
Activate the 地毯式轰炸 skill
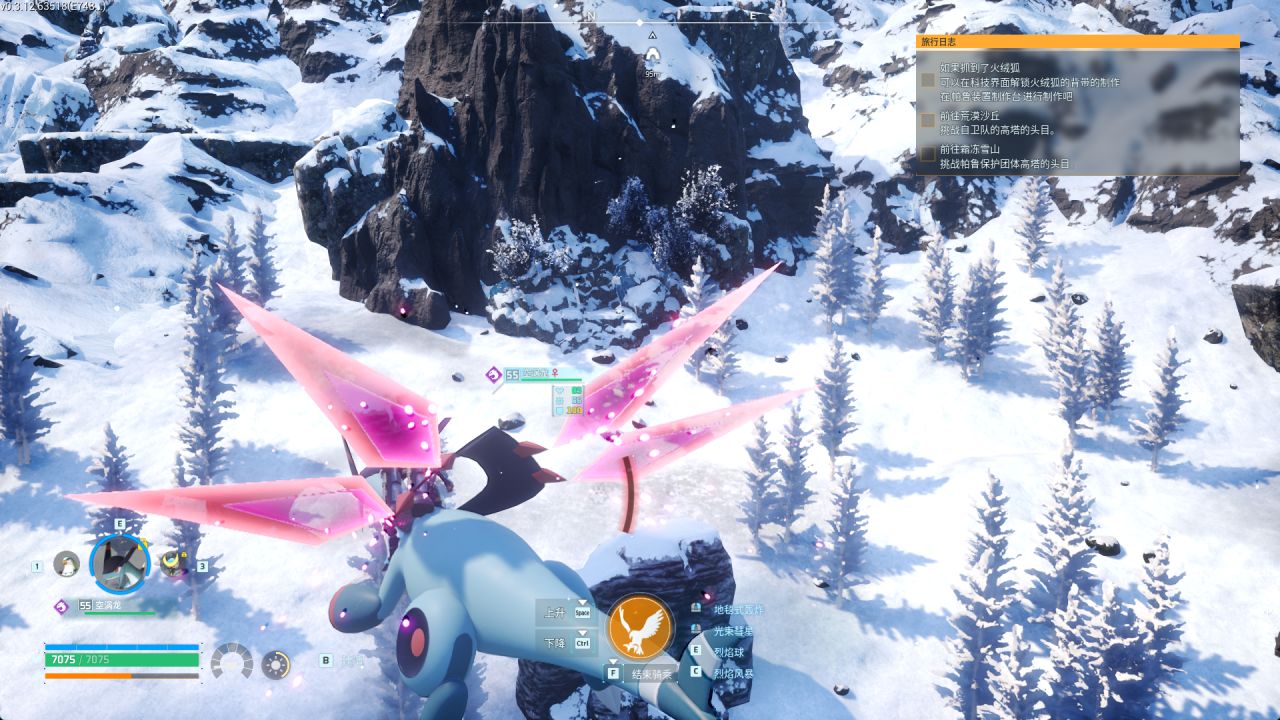pyautogui.click(x=737, y=609)
